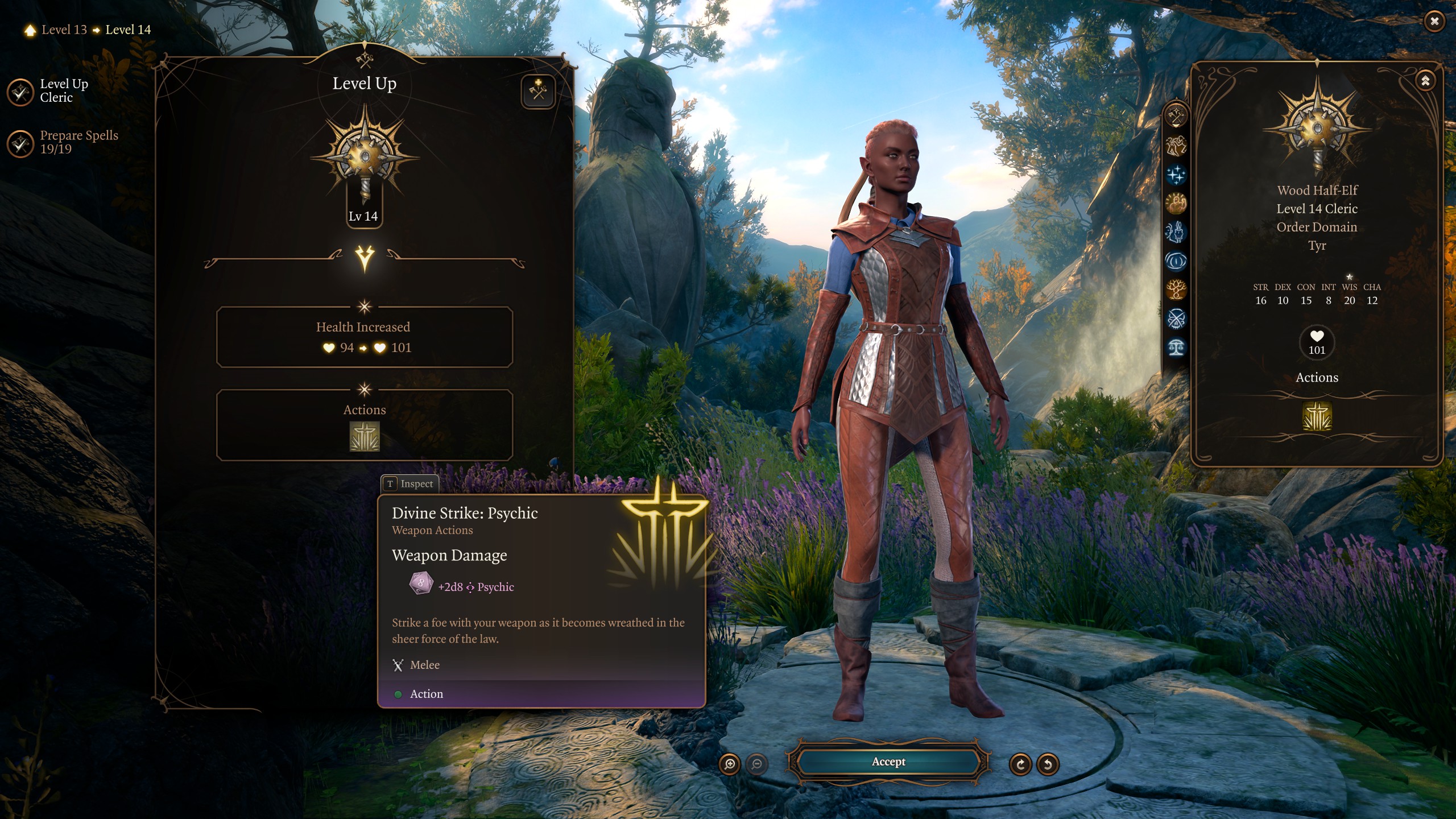This screenshot has height=819, width=1456.
Task: Switch to the sparkling stars tab
Action: point(1176,175)
